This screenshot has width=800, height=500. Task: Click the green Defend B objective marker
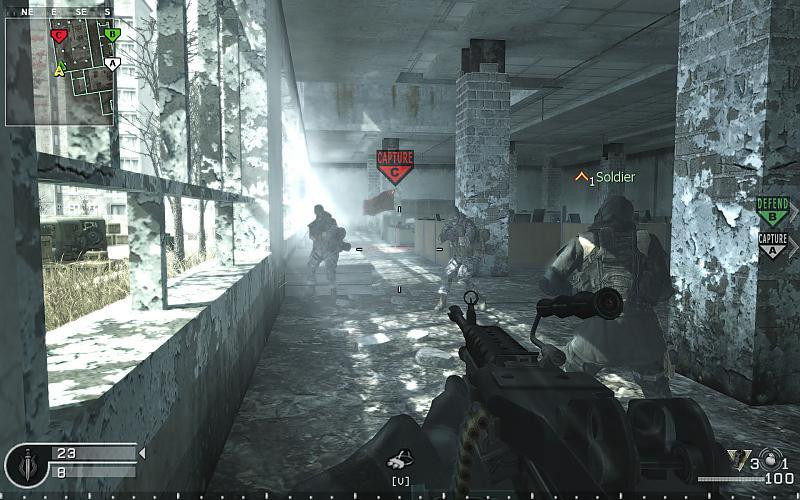click(x=772, y=211)
